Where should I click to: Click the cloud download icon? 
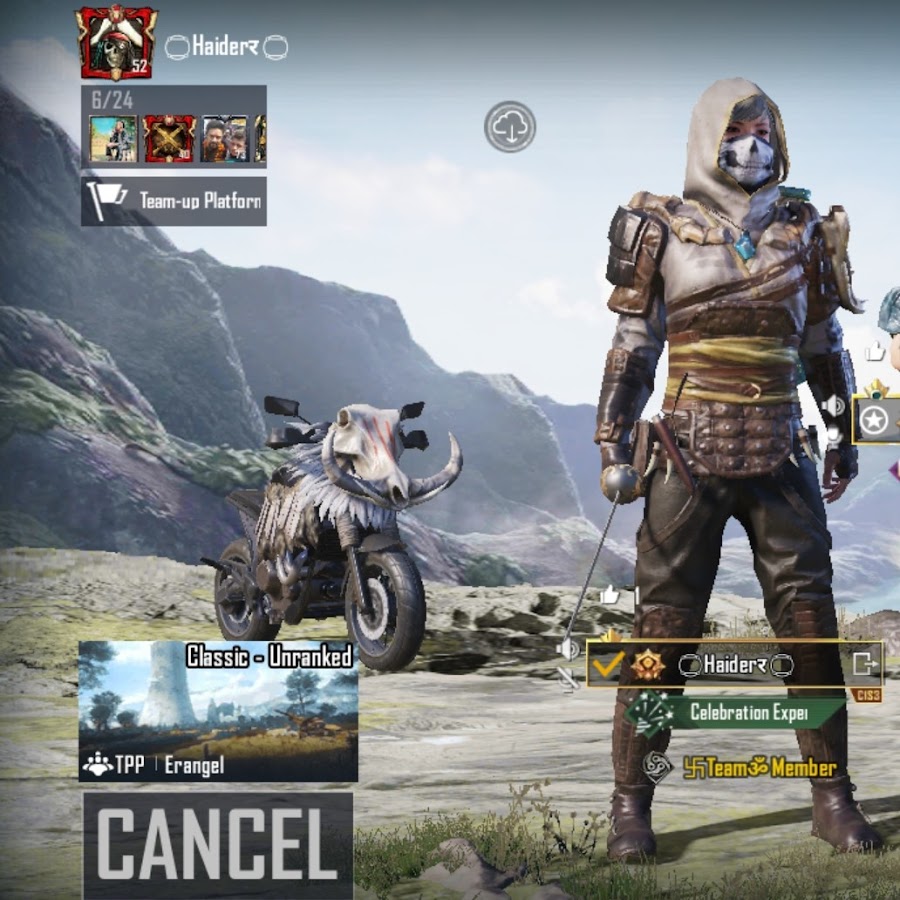click(x=510, y=127)
